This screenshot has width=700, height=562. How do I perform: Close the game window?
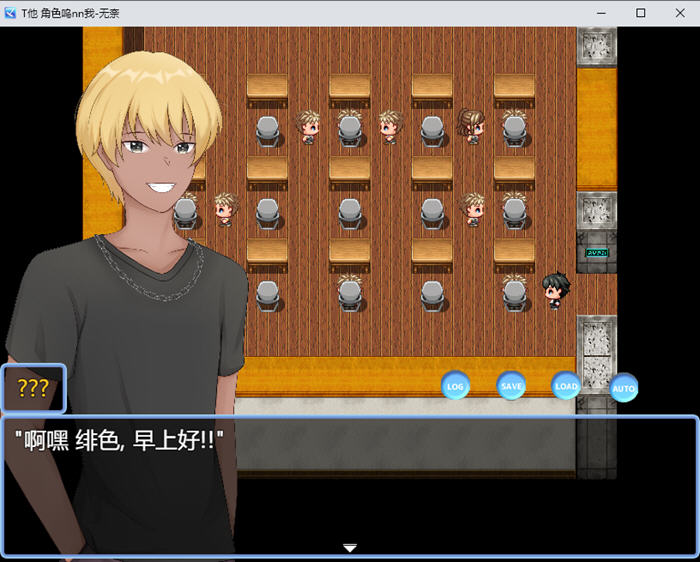click(678, 13)
